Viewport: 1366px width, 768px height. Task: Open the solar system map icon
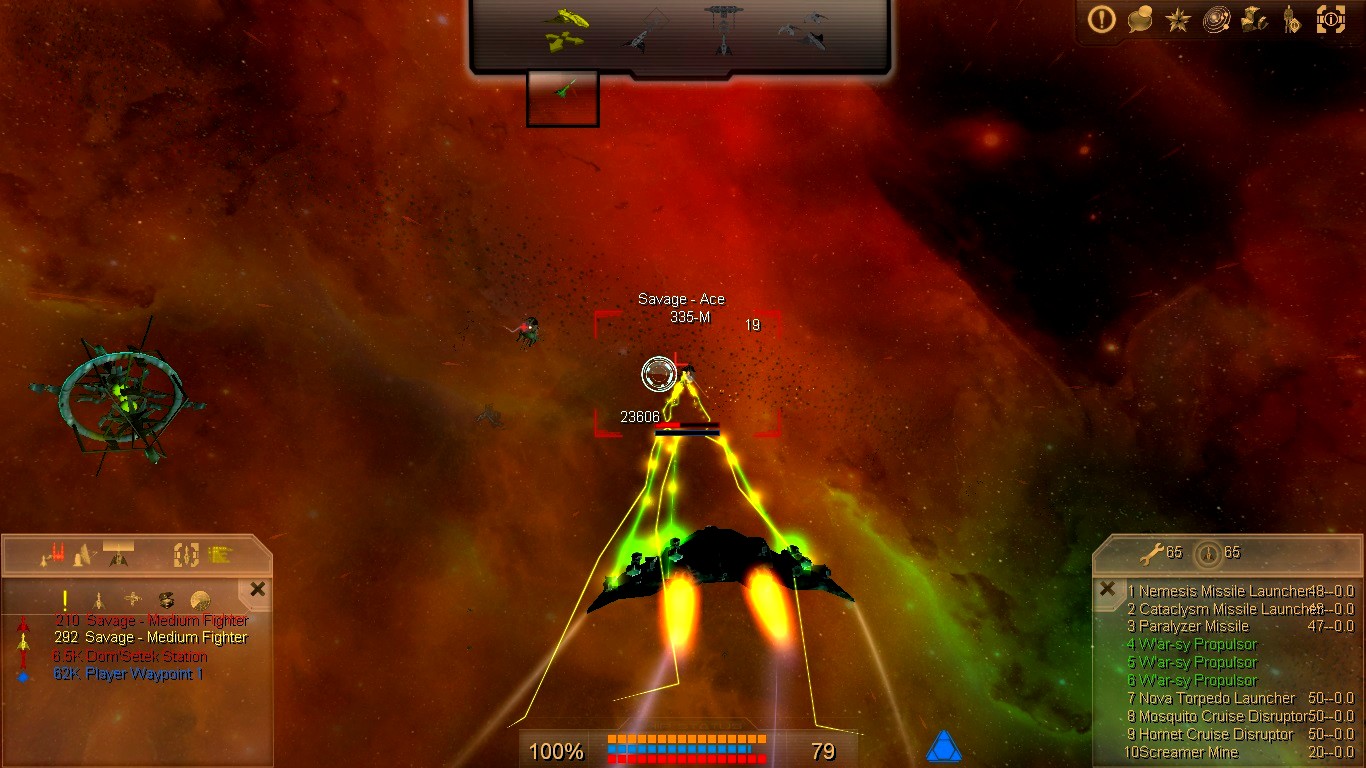coord(1216,19)
